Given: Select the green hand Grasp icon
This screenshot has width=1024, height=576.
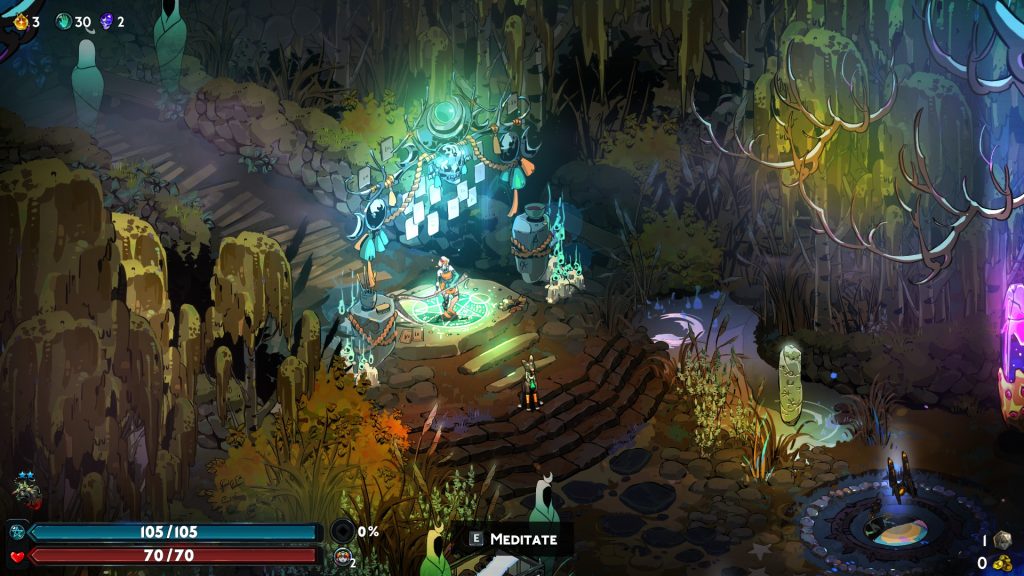Looking at the screenshot, I should point(64,21).
